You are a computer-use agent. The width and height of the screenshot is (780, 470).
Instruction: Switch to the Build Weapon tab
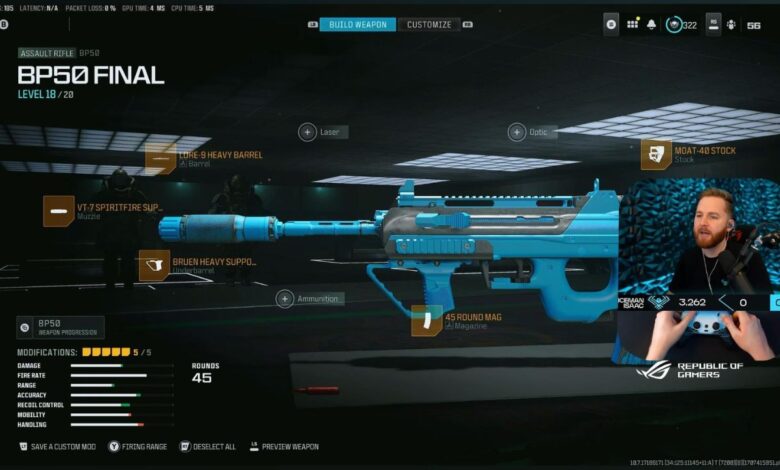click(x=357, y=24)
